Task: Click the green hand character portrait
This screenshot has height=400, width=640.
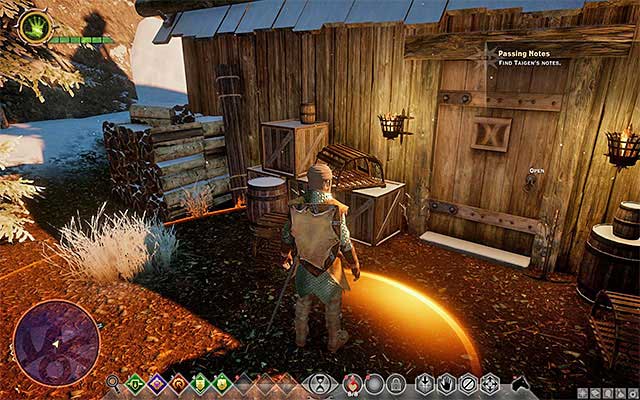Action: pos(35,26)
